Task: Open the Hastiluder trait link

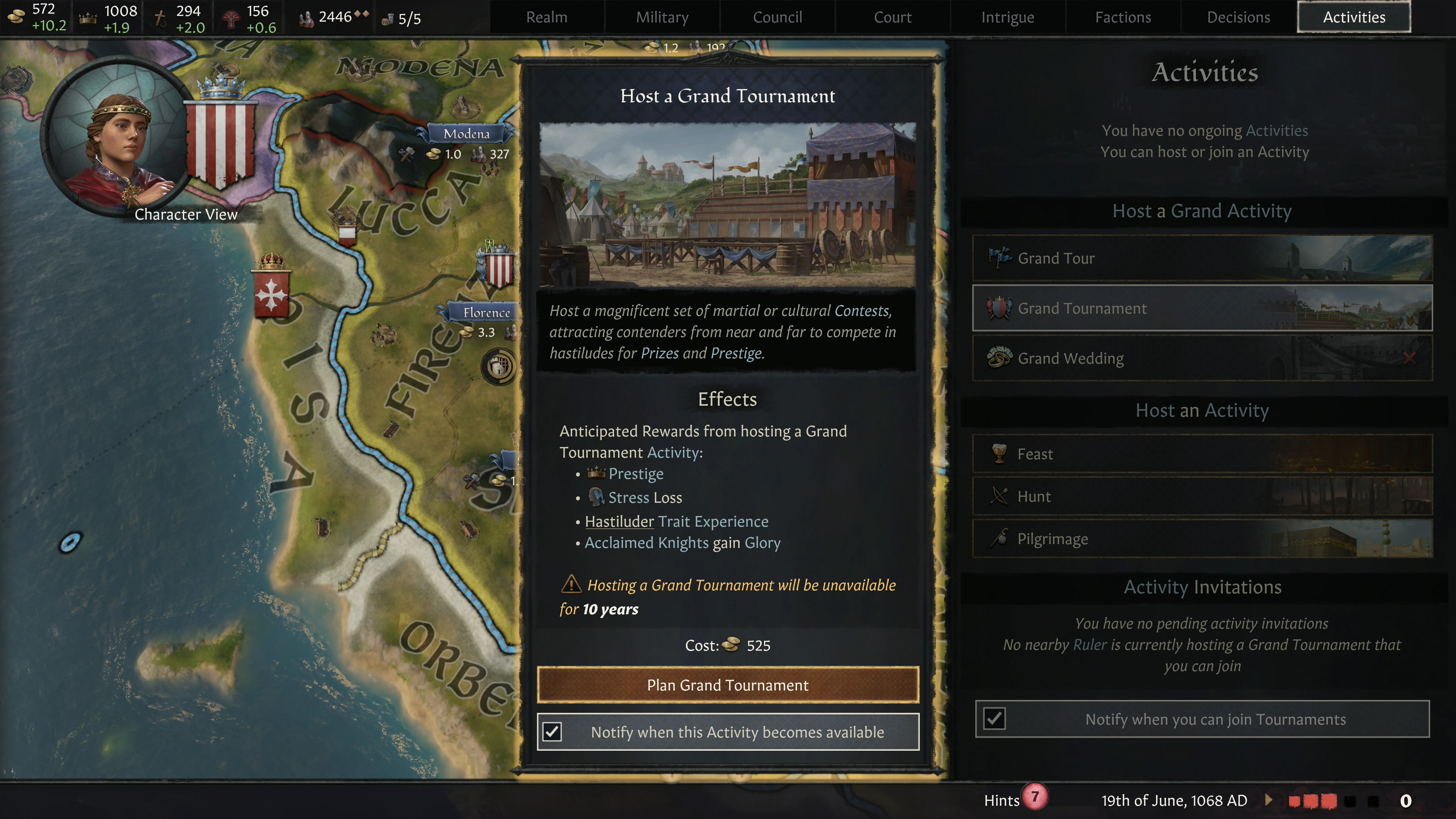Action: [x=619, y=522]
